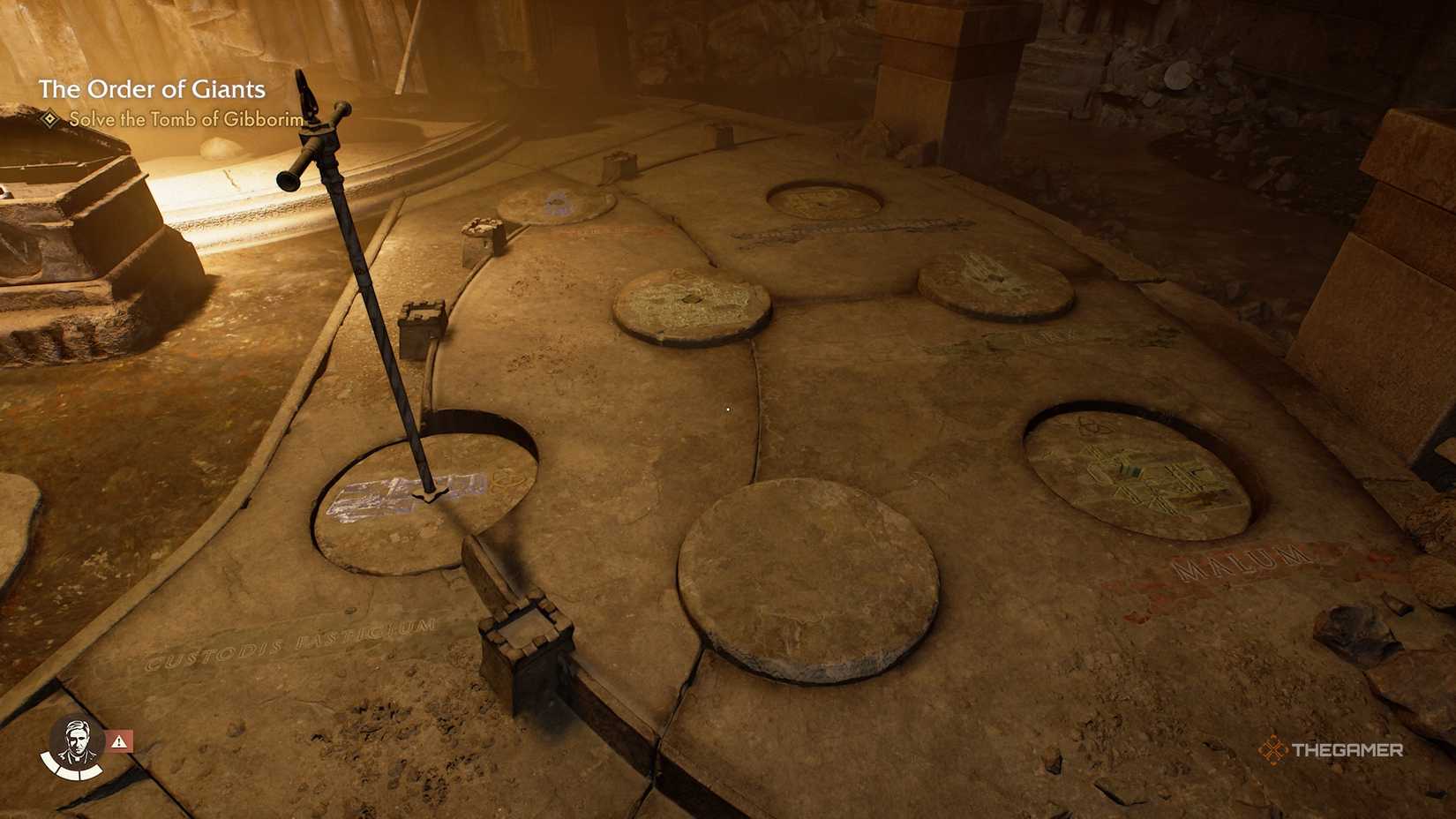Screen dimensions: 1456x819
Task: Click the orange THEGAMER logo mark
Action: pos(1275,749)
